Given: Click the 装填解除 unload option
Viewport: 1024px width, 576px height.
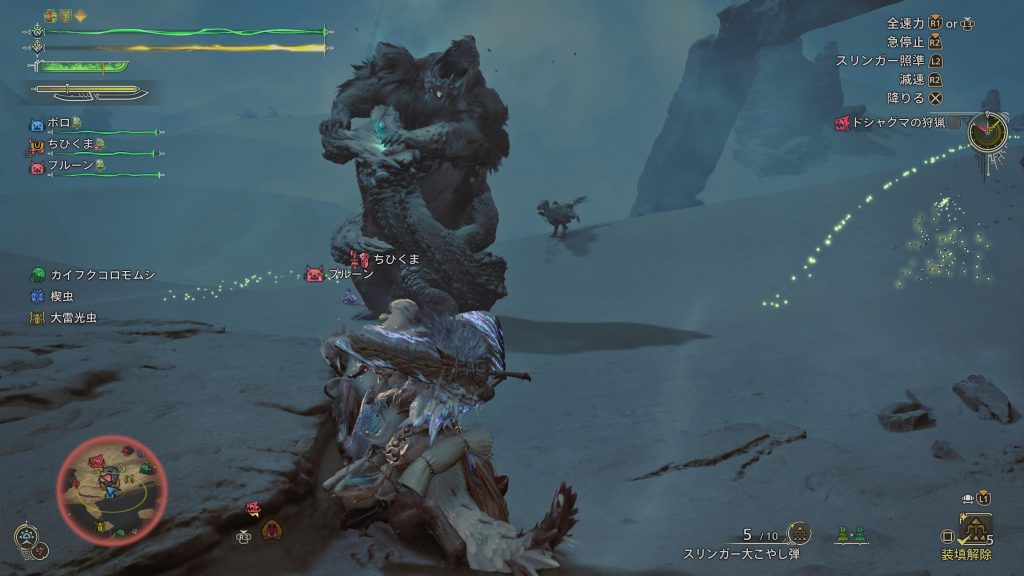Looking at the screenshot, I should (x=966, y=553).
